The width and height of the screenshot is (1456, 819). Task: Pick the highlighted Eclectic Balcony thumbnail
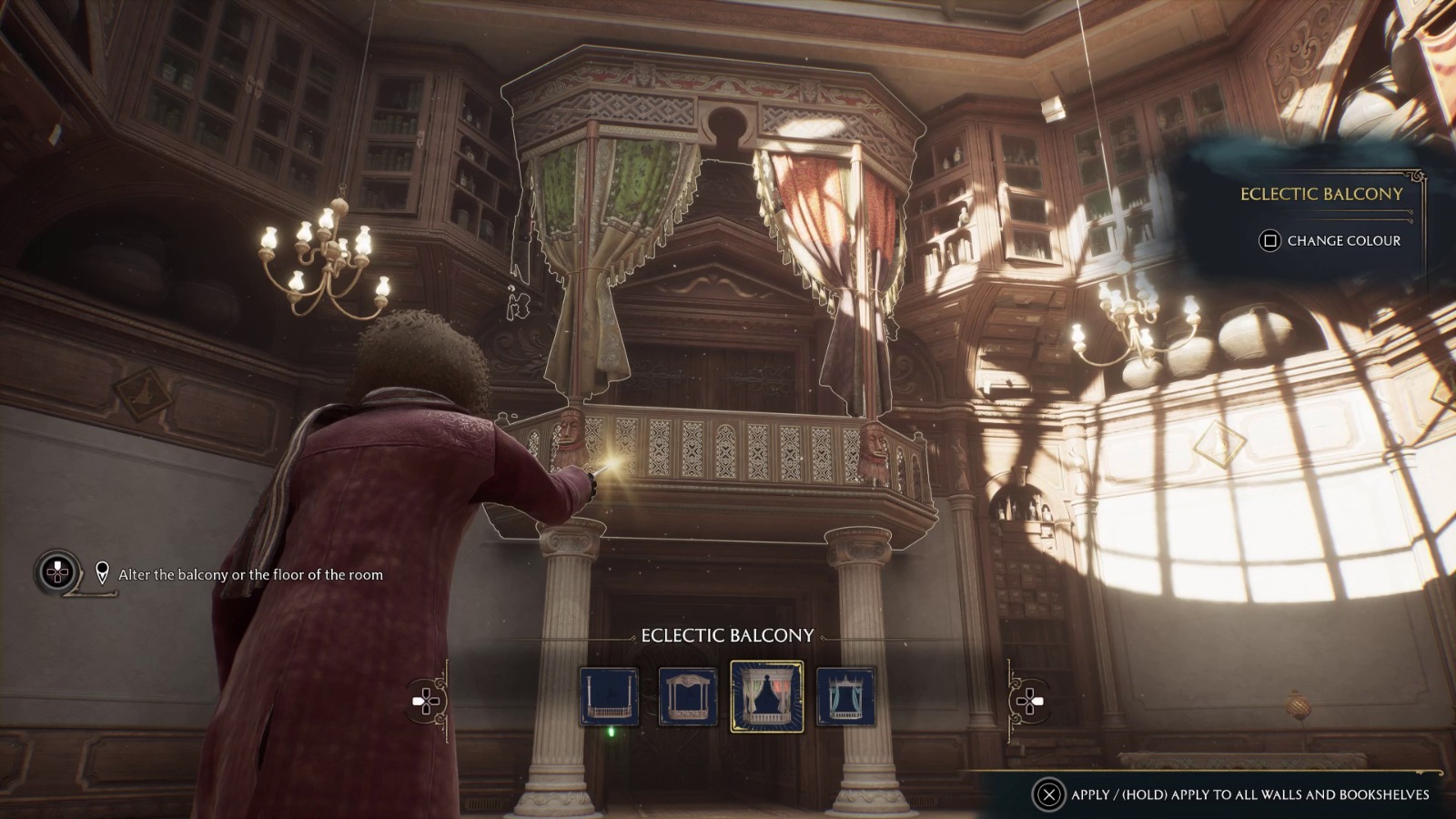click(766, 697)
